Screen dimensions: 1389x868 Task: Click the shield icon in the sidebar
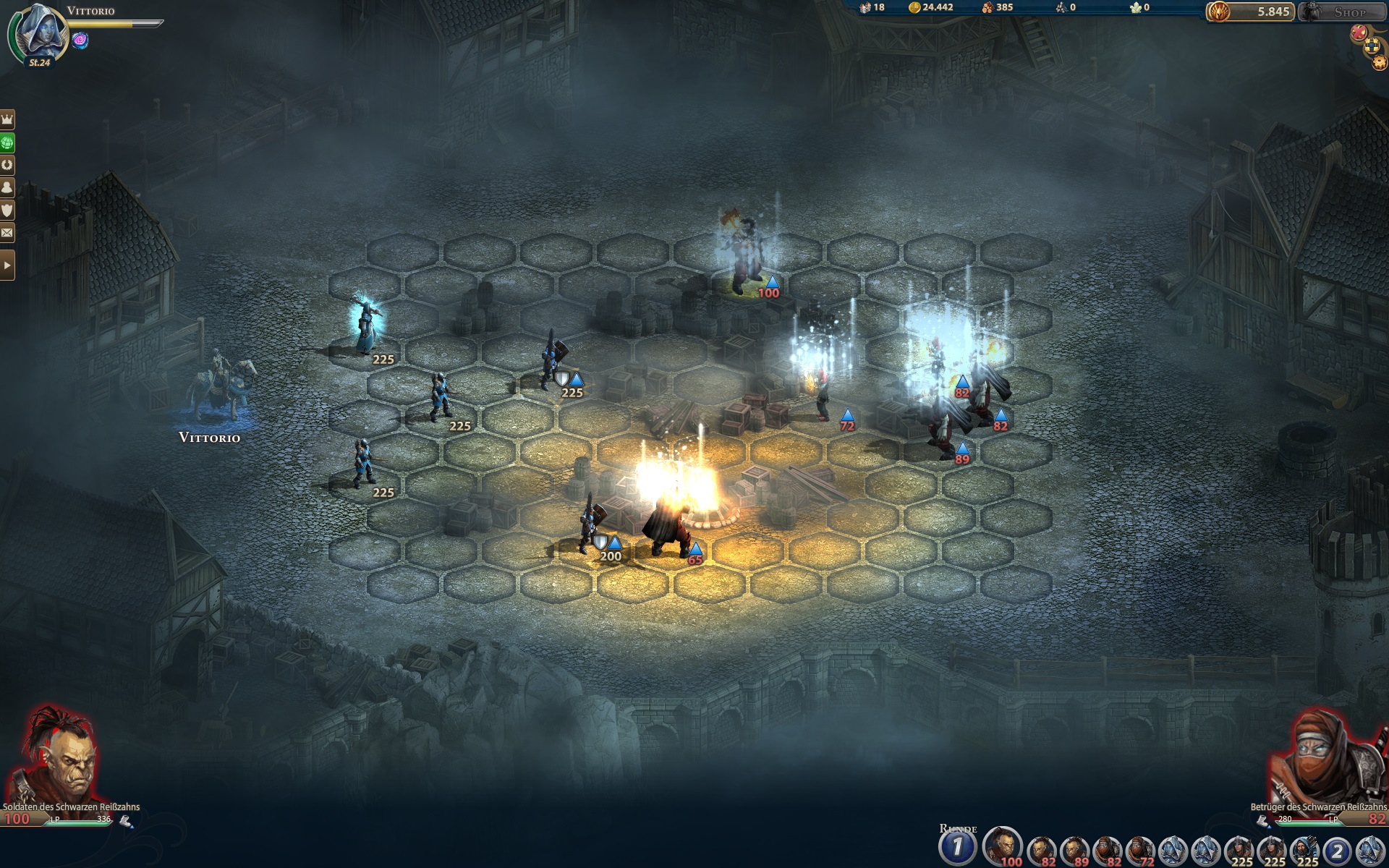pyautogui.click(x=7, y=210)
